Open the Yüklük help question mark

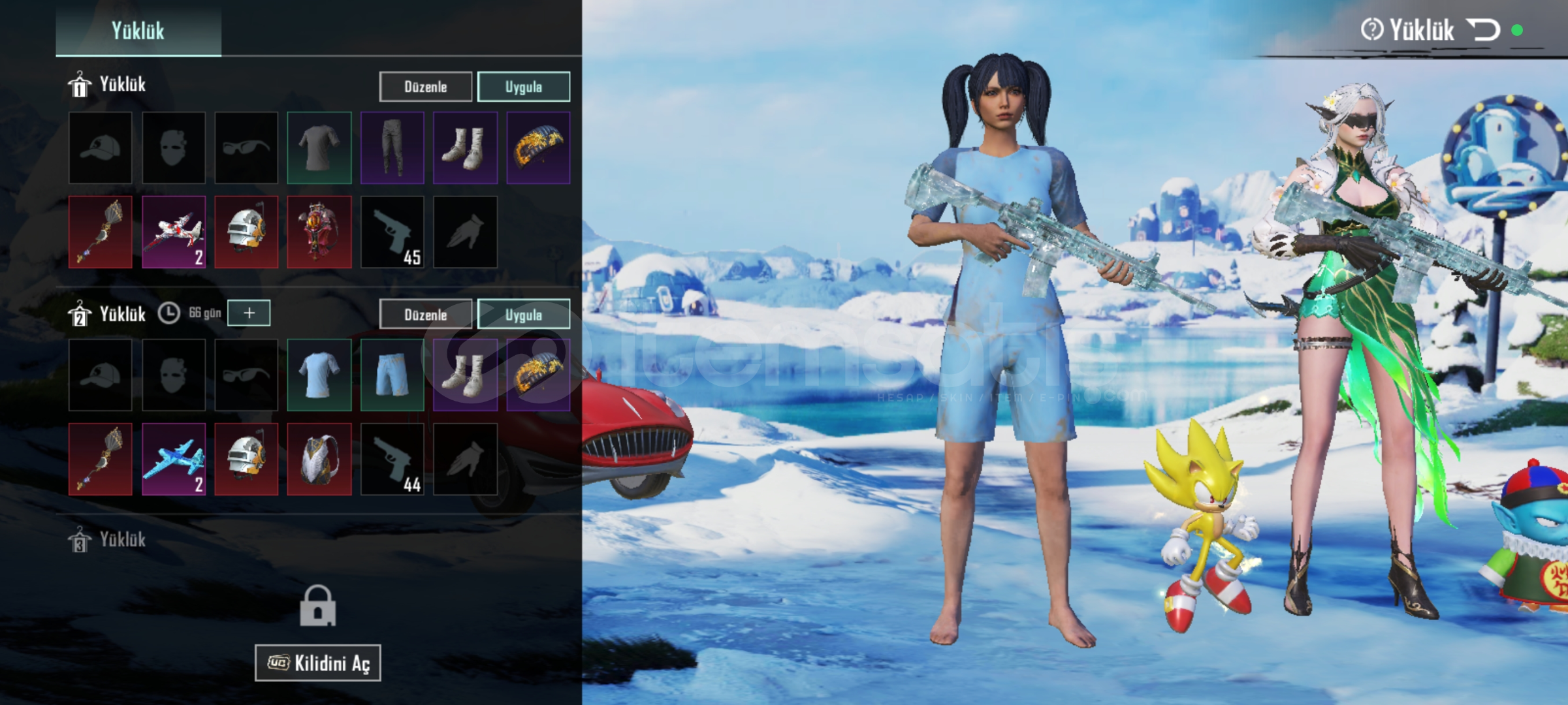coord(1371,30)
